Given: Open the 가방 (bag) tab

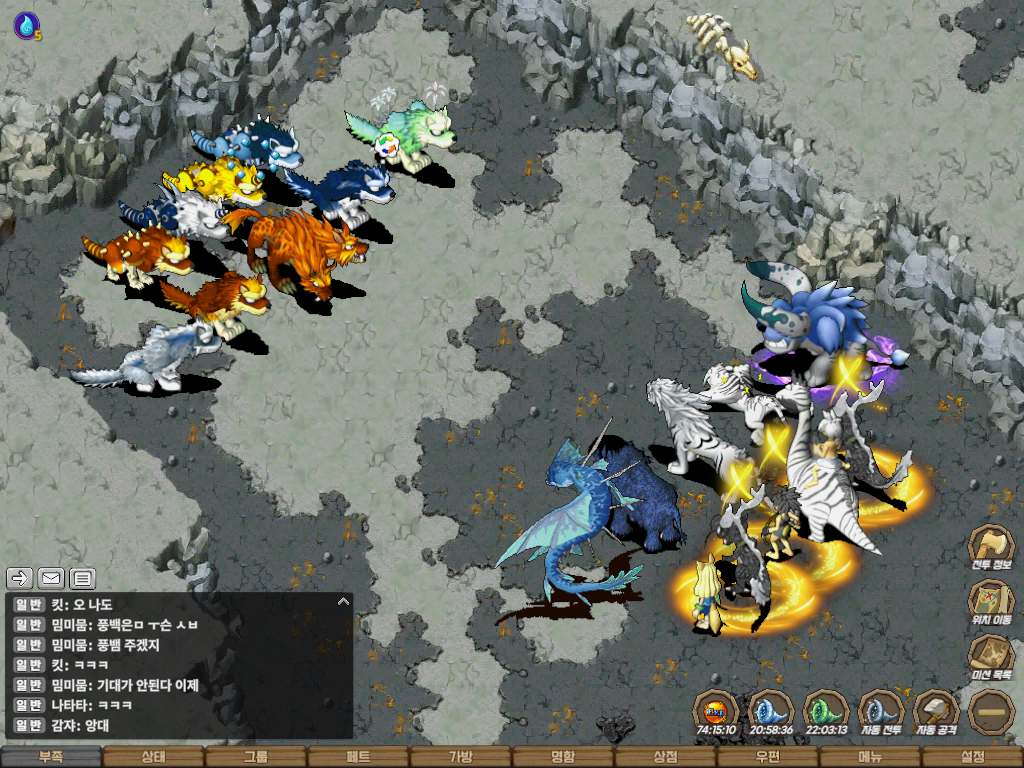Looking at the screenshot, I should tap(460, 757).
